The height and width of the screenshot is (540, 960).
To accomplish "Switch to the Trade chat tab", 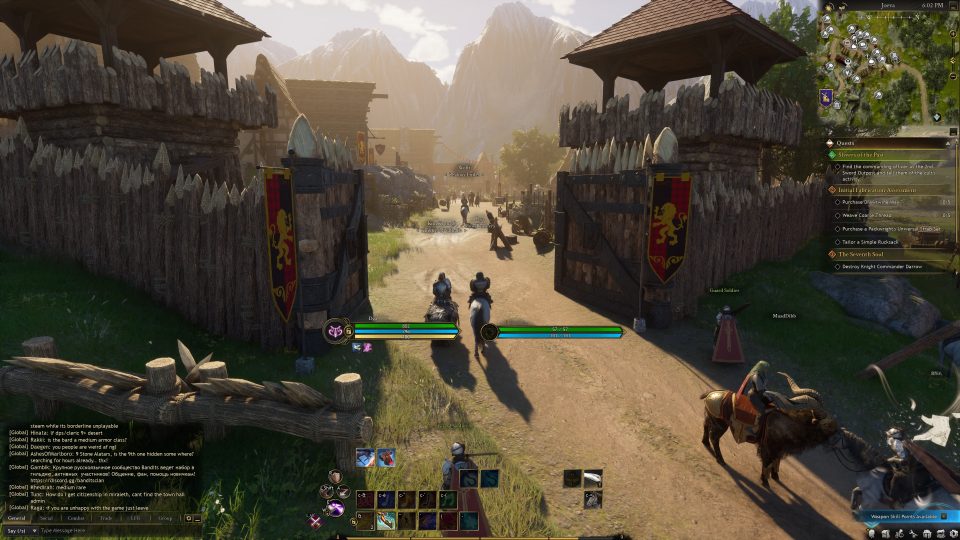I will pos(106,518).
